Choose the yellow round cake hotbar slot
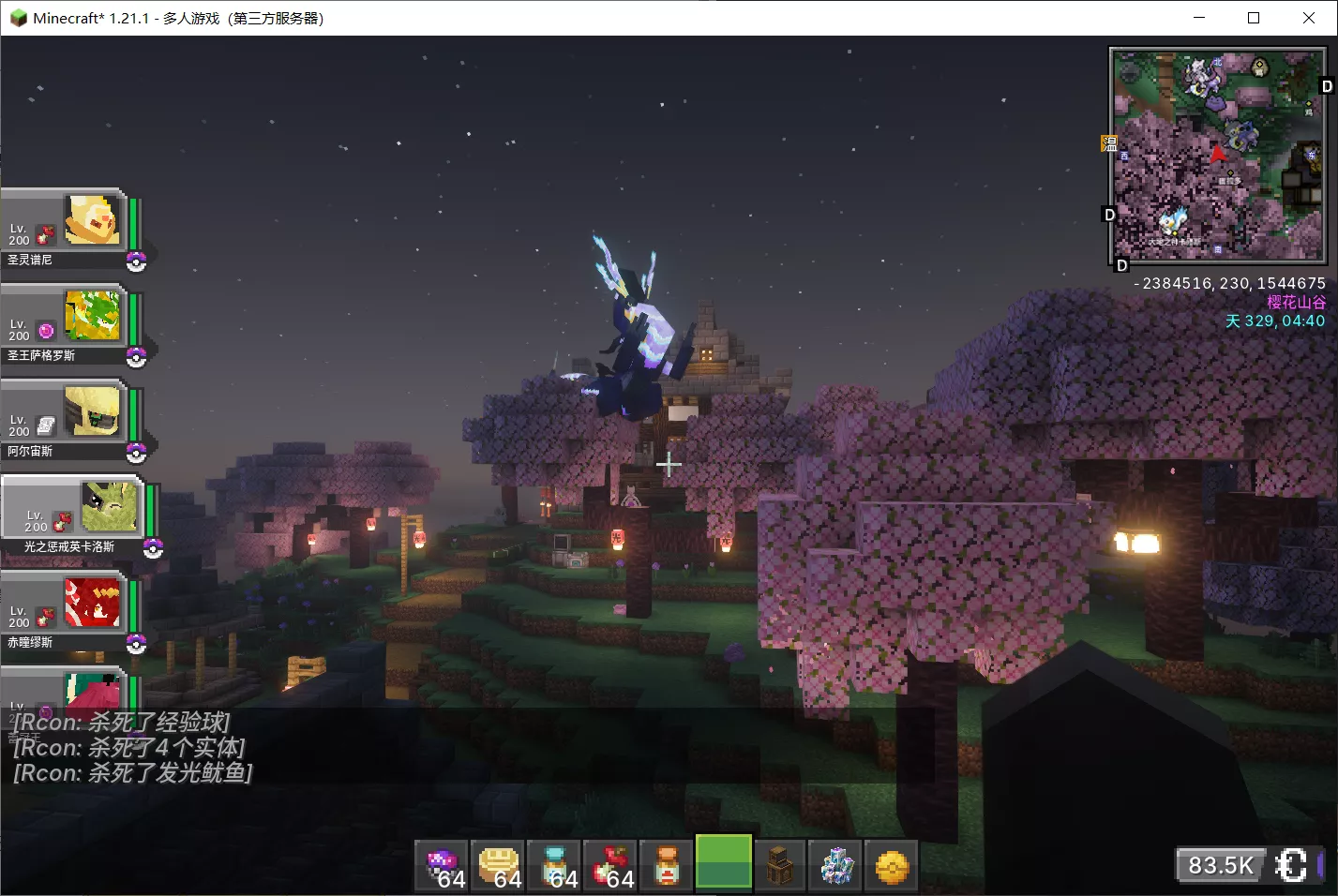 pyautogui.click(x=499, y=865)
